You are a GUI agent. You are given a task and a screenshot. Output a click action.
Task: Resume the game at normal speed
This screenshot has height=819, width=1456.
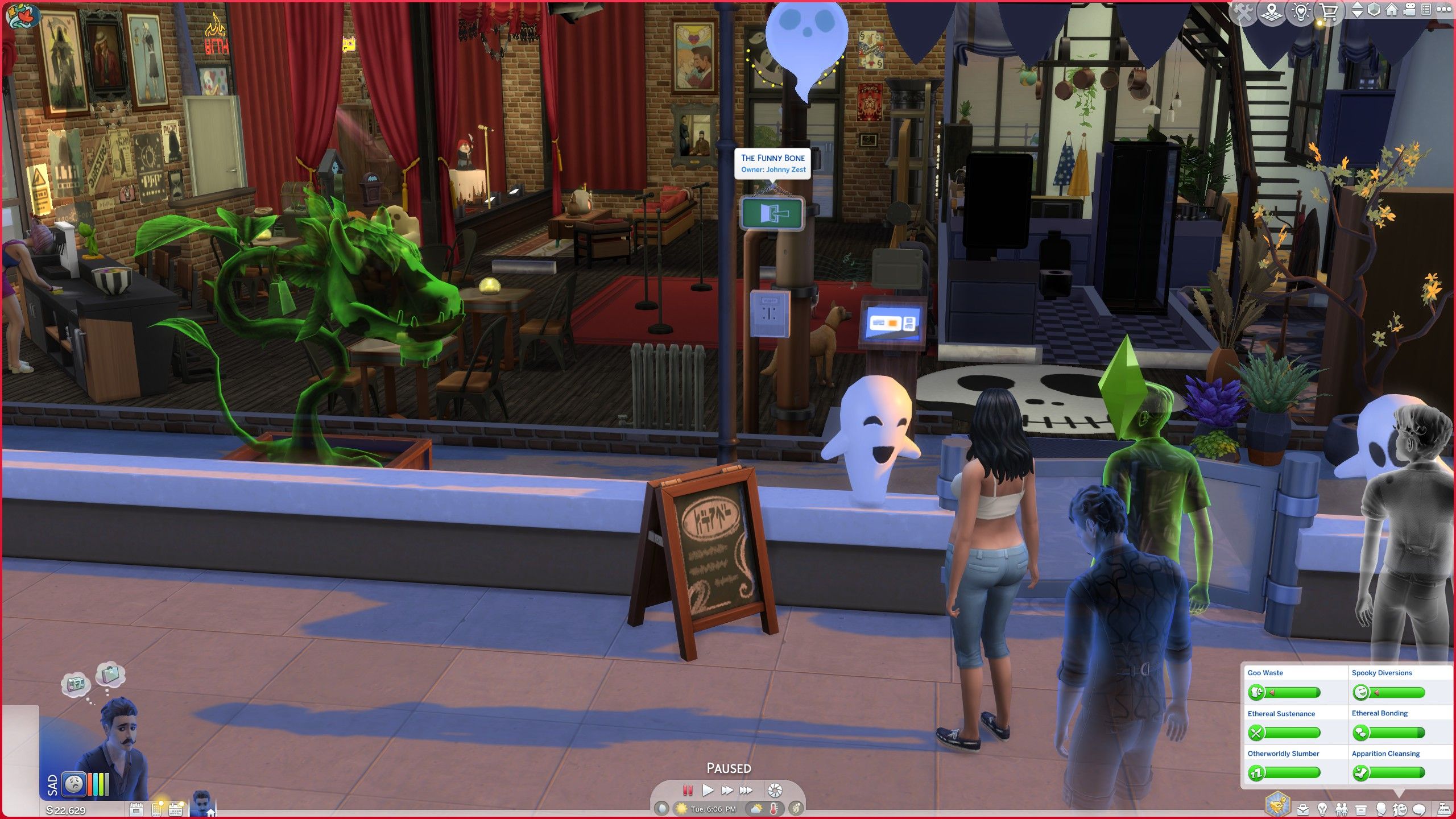(708, 790)
